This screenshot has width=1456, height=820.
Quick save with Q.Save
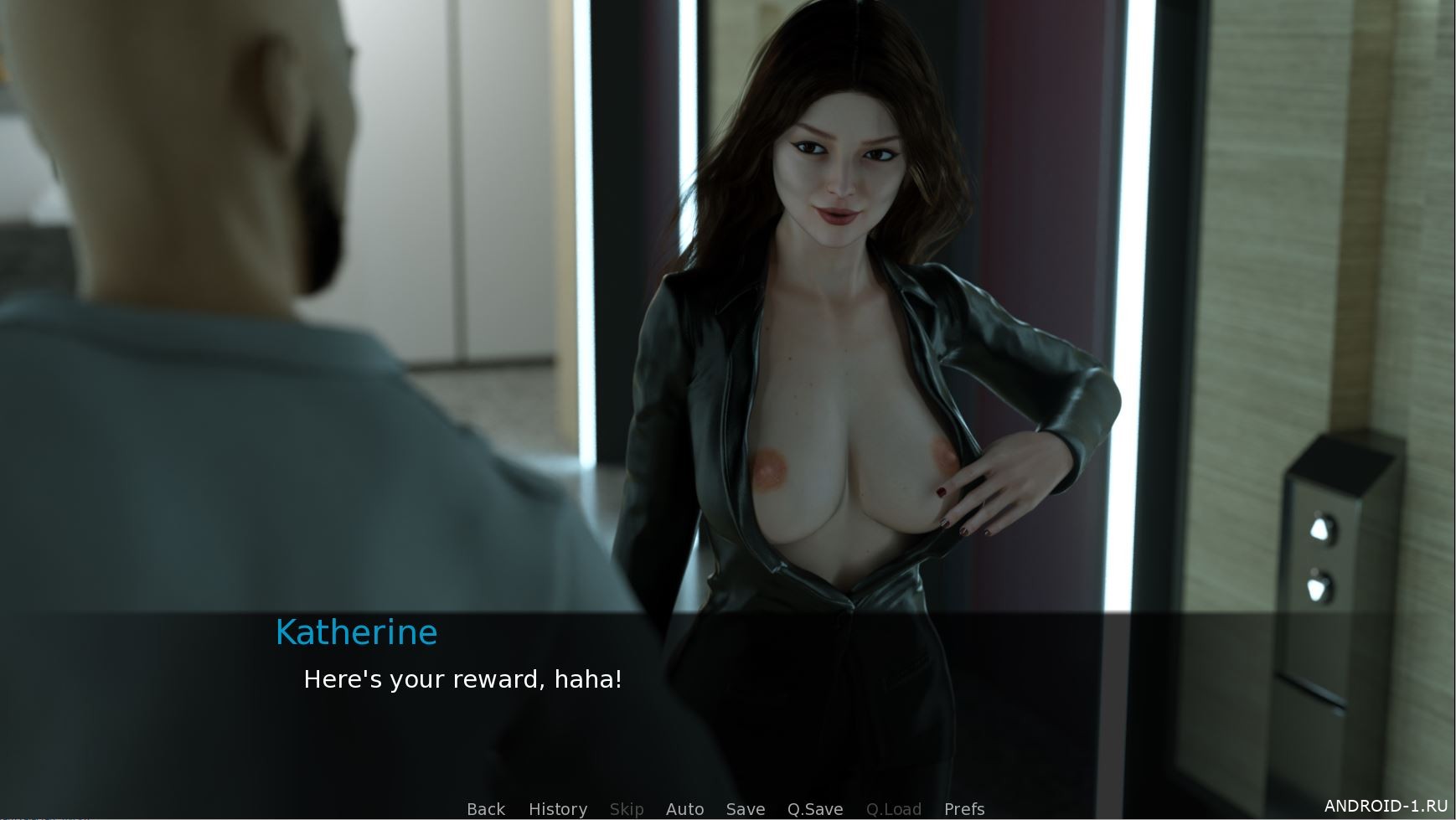tap(814, 808)
